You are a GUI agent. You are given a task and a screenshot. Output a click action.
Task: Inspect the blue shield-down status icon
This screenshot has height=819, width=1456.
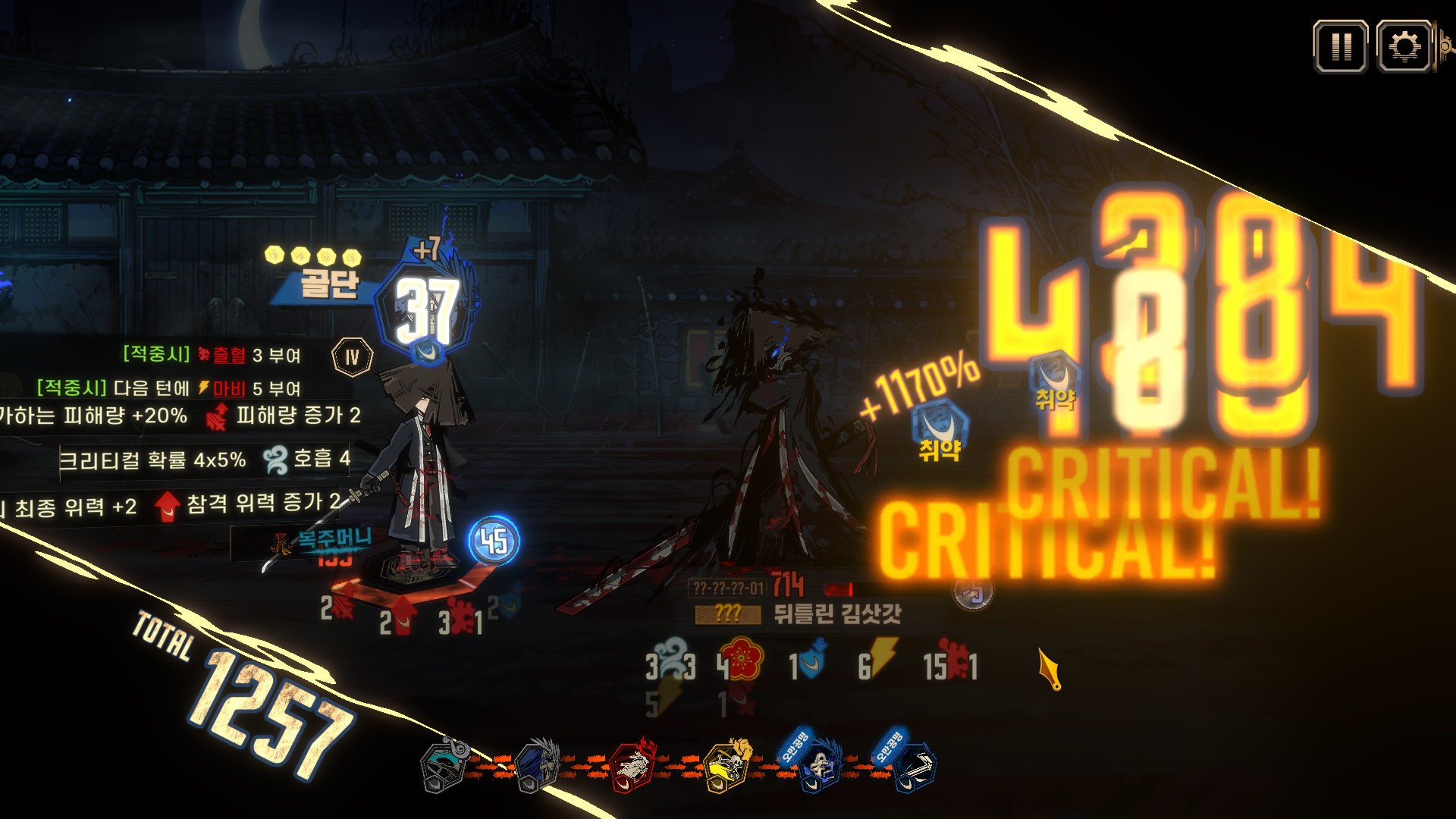(x=812, y=661)
